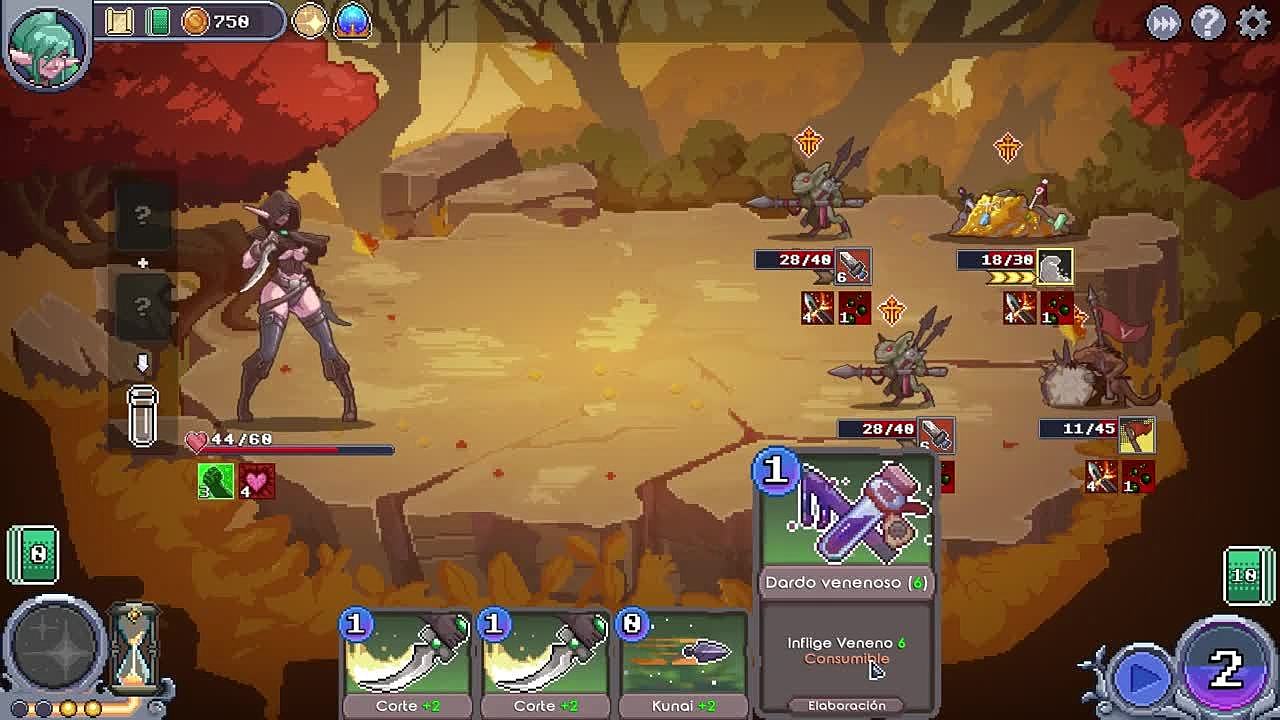
Task: Open the discard pile showing 10
Action: (1247, 575)
